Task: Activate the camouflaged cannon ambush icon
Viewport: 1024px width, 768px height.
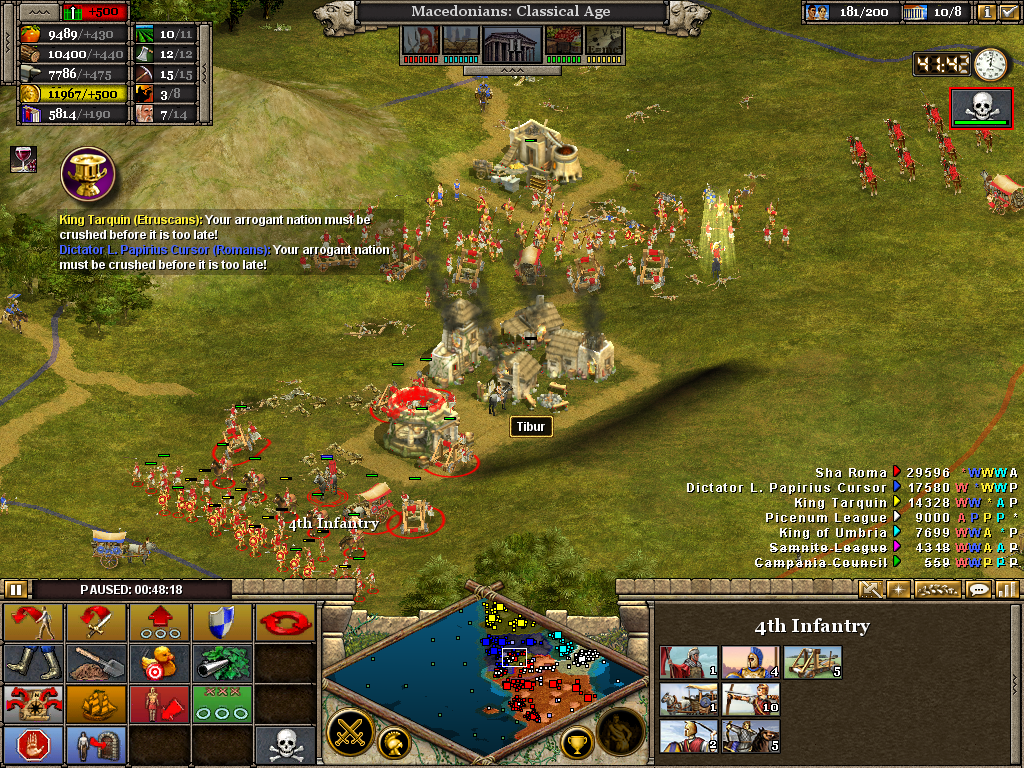Action: pos(220,663)
